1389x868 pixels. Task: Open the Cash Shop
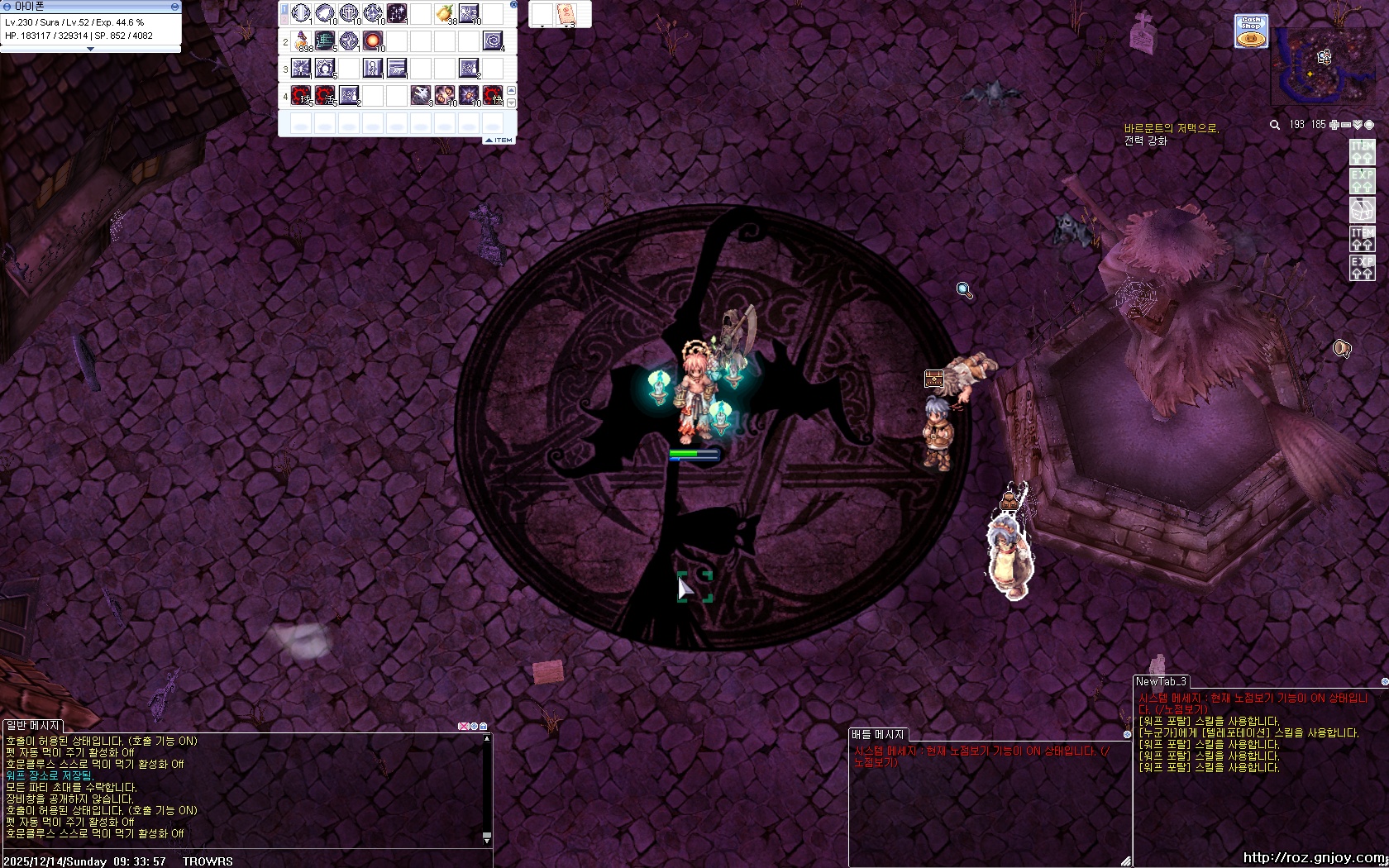coord(1251,31)
